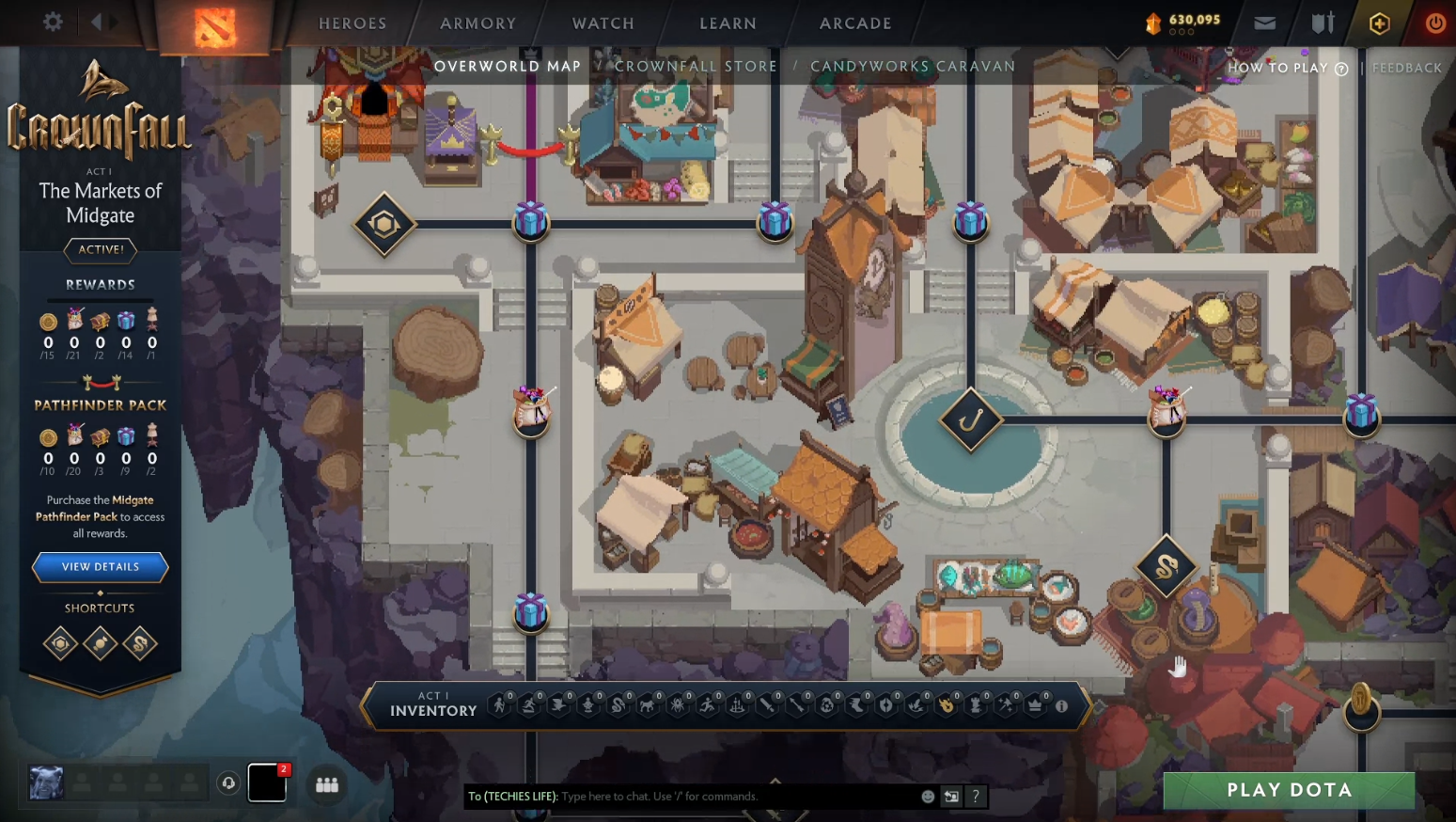Expand the Act I Inventory info icon
The width and height of the screenshot is (1456, 822).
coord(1061,706)
